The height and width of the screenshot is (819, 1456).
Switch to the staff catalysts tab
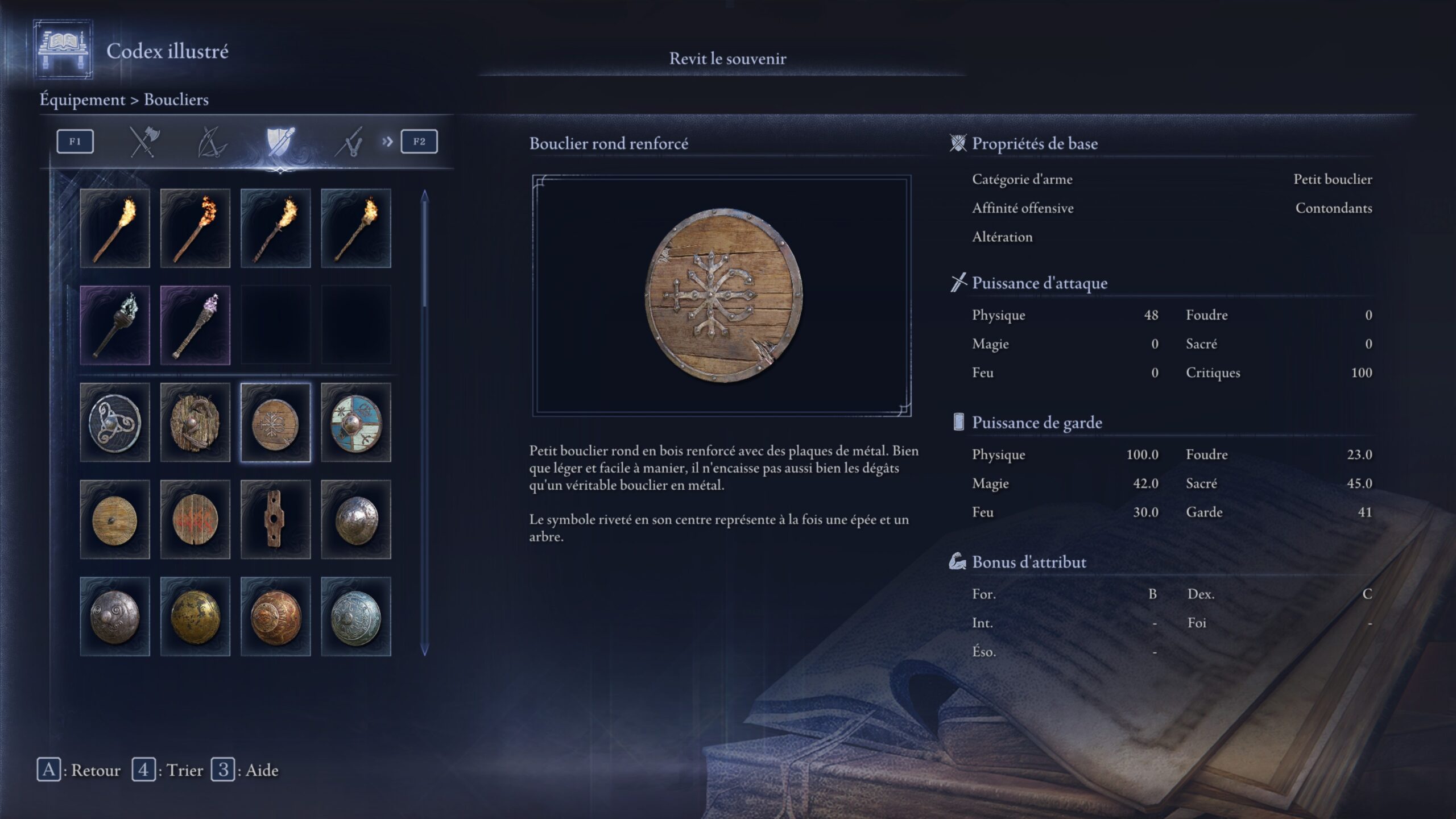[349, 142]
